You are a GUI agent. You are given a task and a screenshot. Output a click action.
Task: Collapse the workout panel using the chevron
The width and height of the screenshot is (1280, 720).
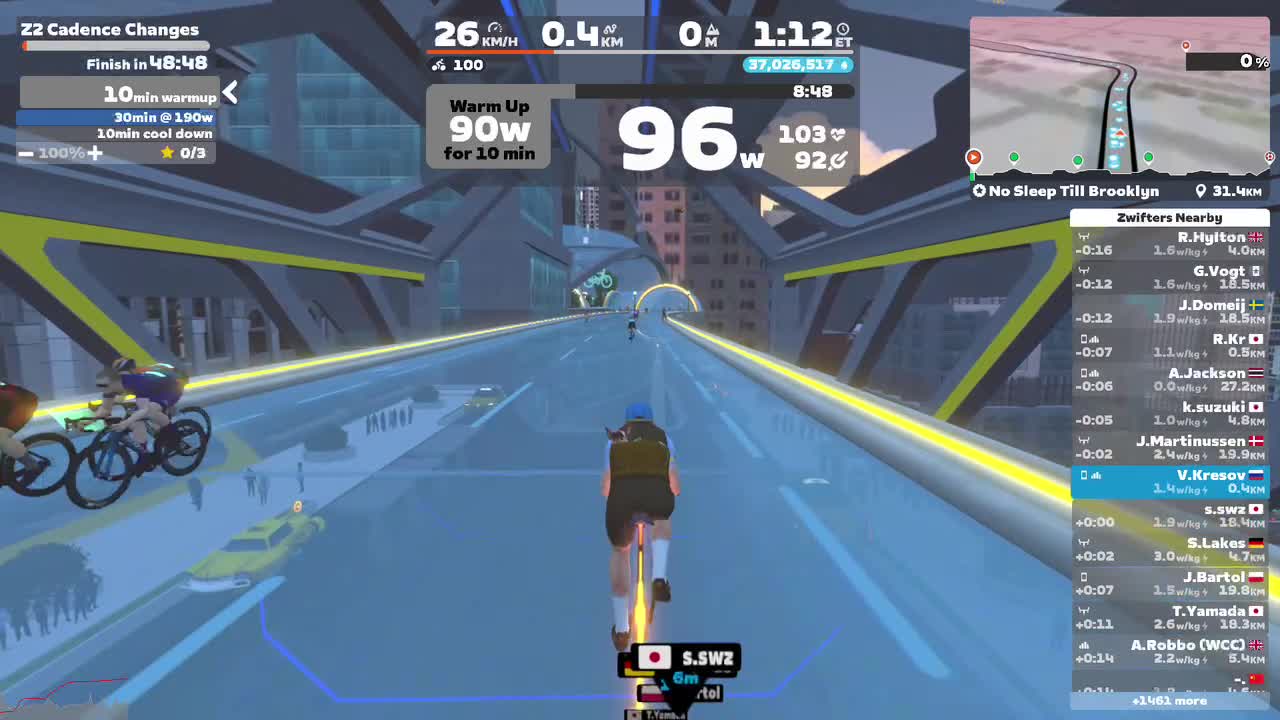pyautogui.click(x=230, y=92)
